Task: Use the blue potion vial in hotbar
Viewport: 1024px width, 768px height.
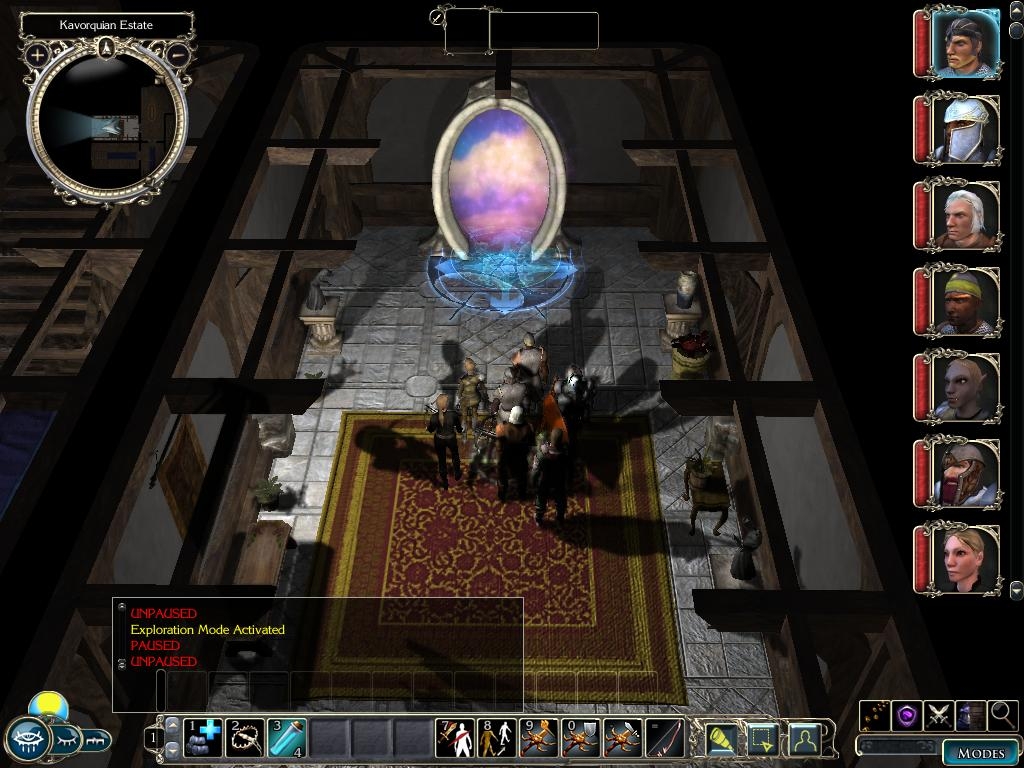Action: (x=286, y=739)
